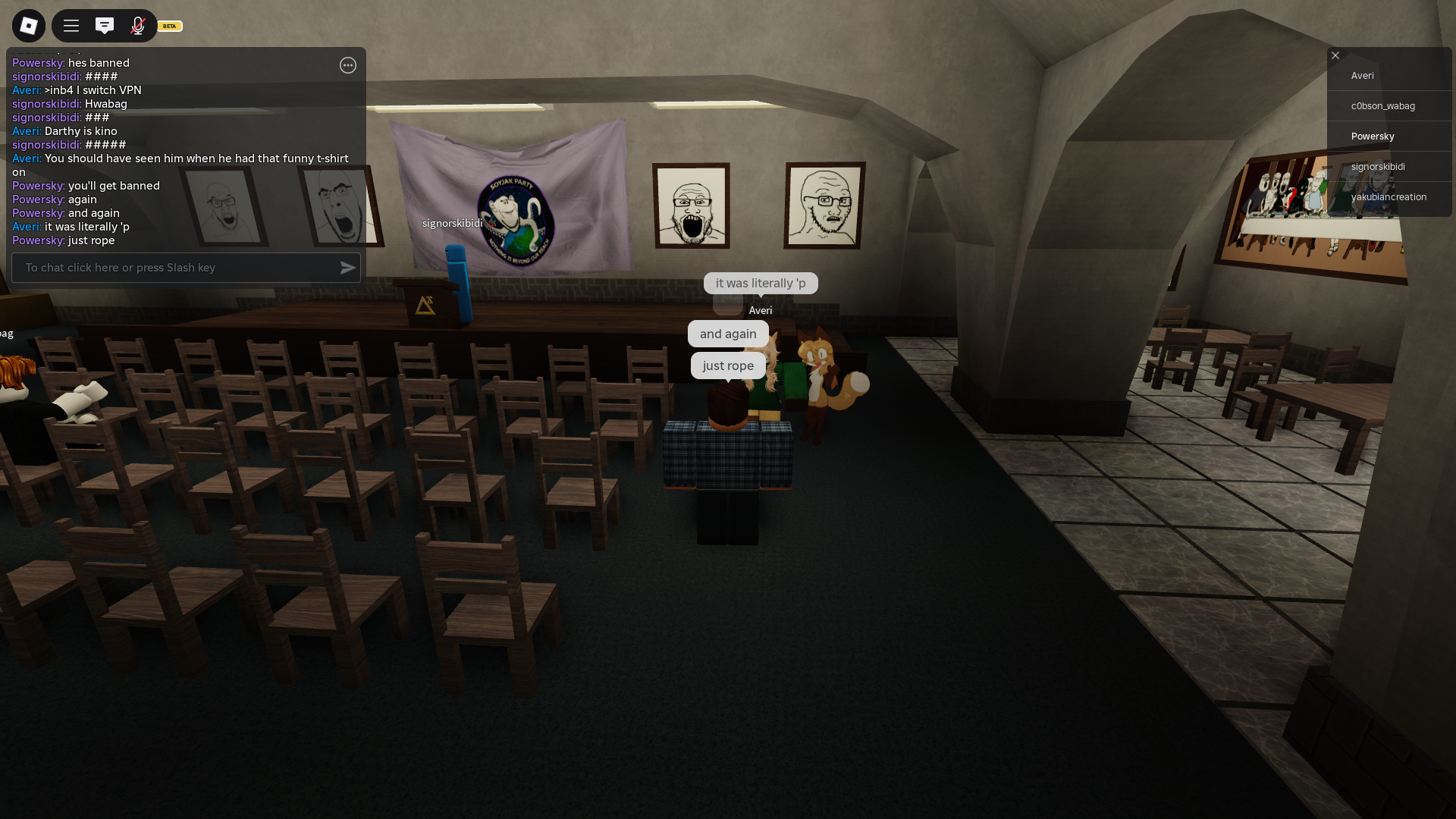Open the hamburger menu
The height and width of the screenshot is (819, 1456).
click(x=71, y=26)
